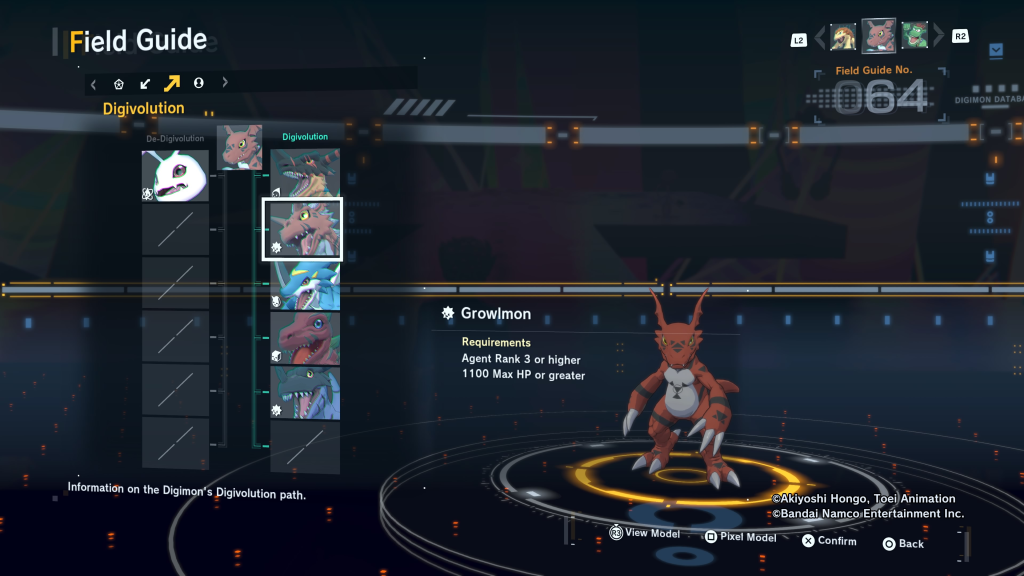Click the blue down-chevron box near Digimon Database
Viewport: 1024px width, 576px height.
click(995, 50)
